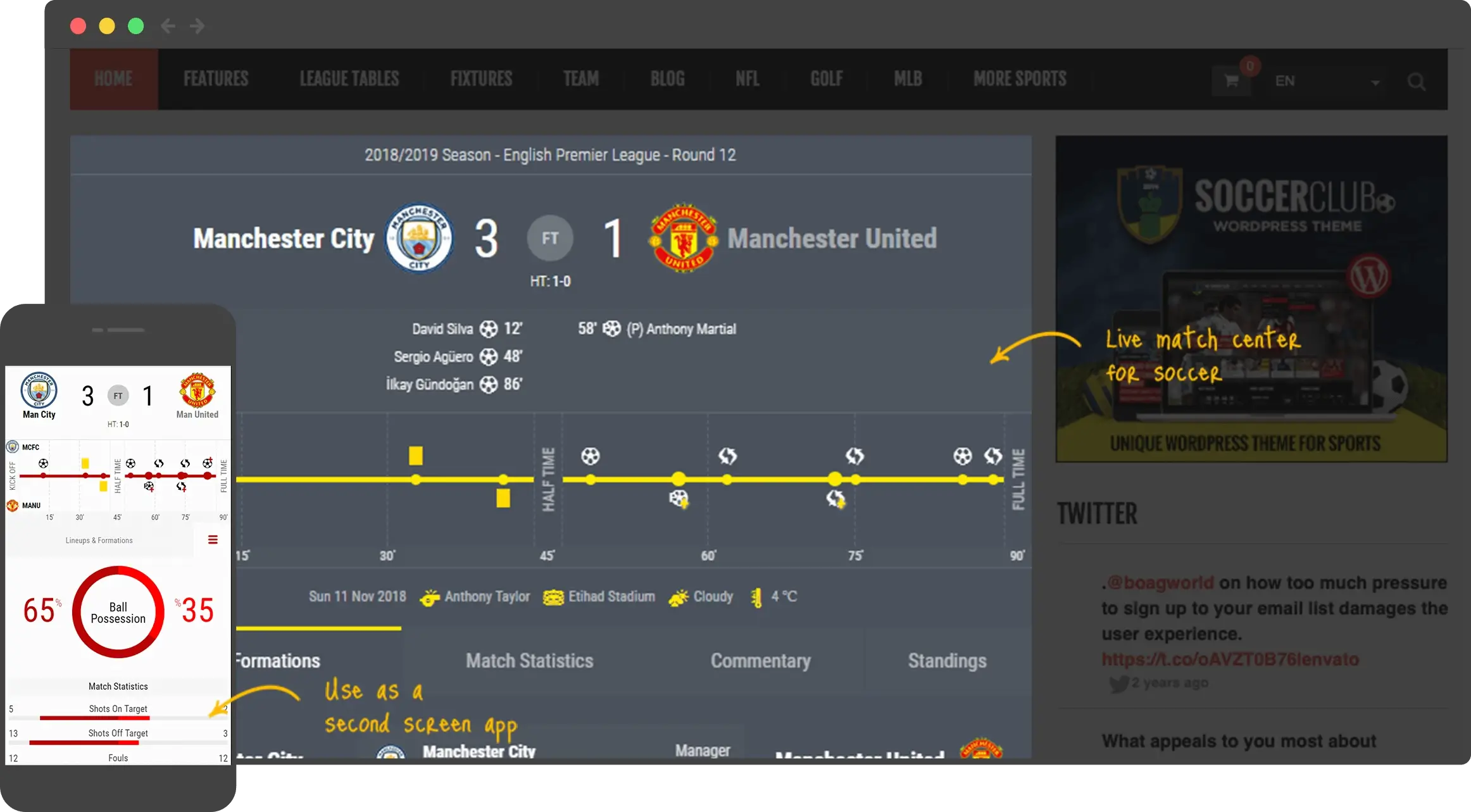
Task: Open the Commentary tab
Action: [761, 660]
